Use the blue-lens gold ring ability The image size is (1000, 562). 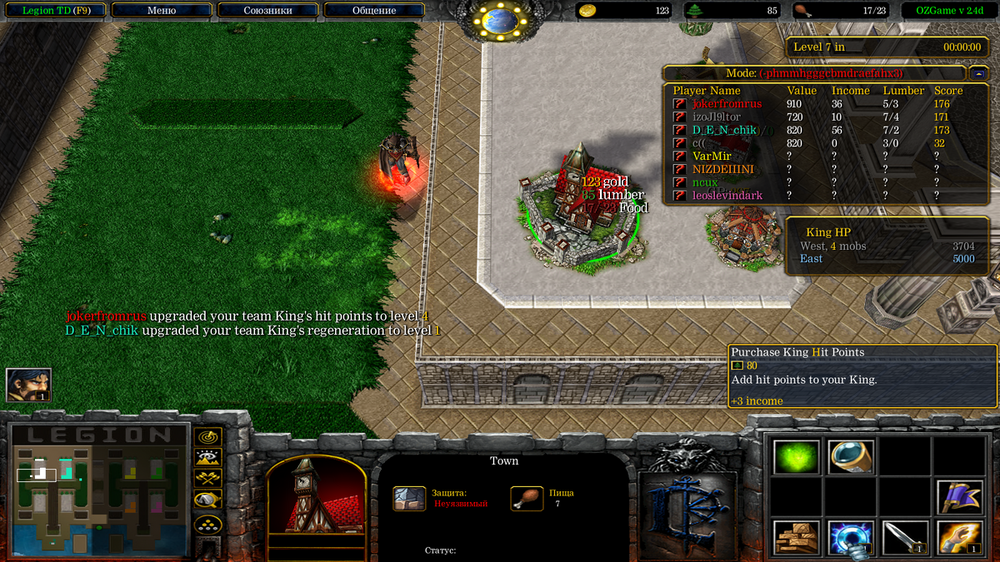point(851,457)
